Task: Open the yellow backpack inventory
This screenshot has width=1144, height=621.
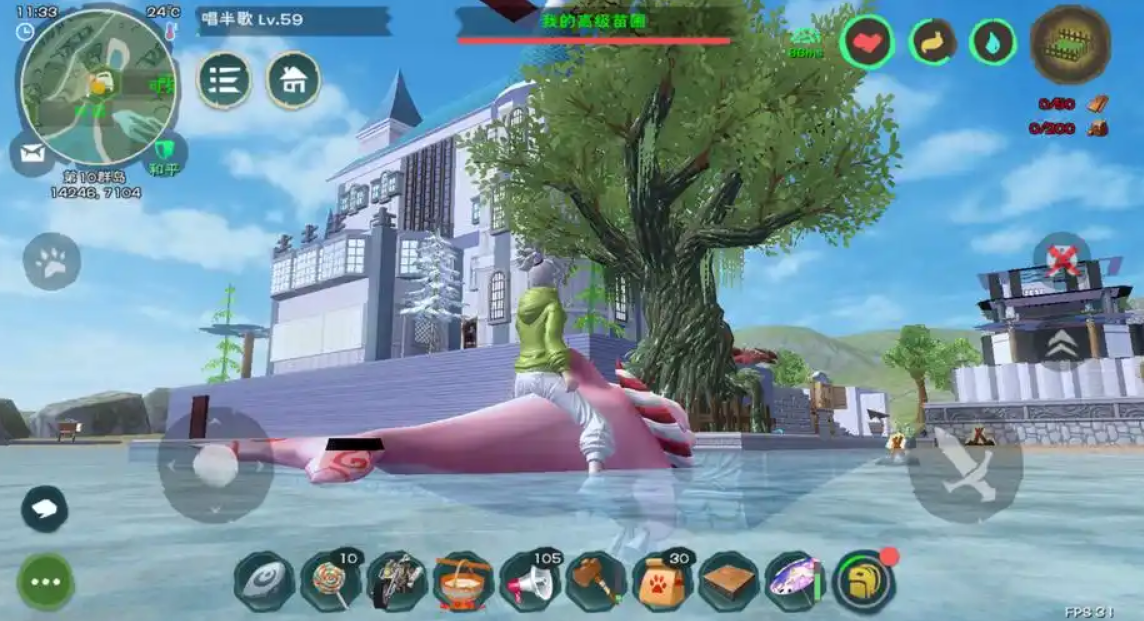Action: [x=864, y=582]
